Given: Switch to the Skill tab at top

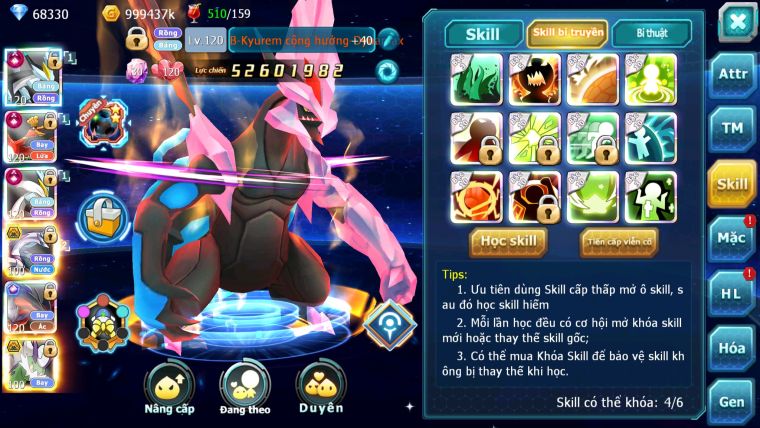Looking at the screenshot, I should [x=483, y=33].
